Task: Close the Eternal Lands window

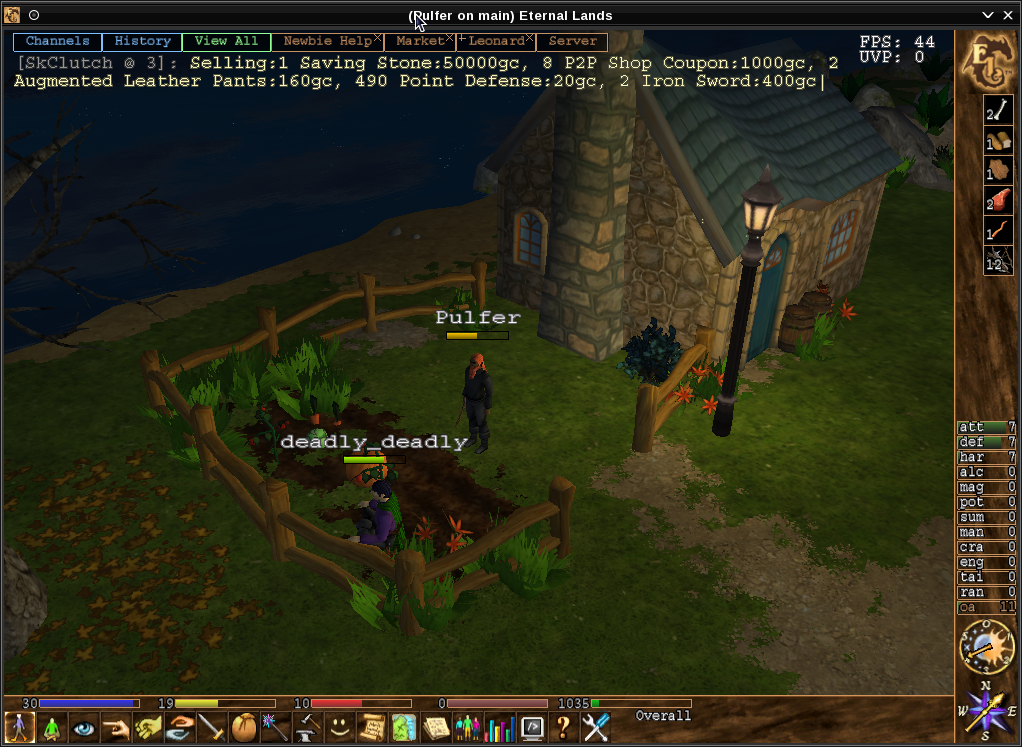Action: click(1008, 15)
